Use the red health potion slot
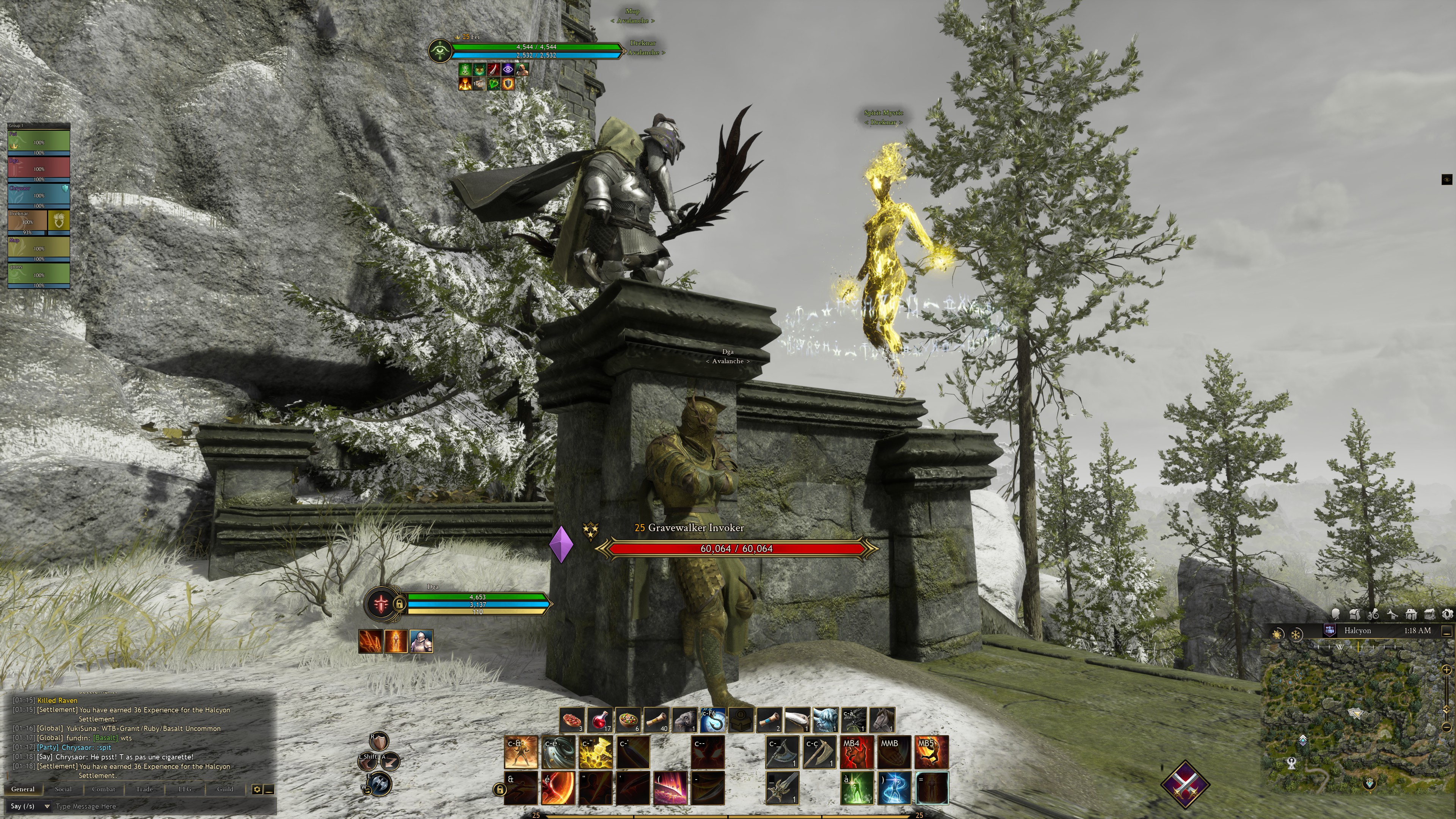 [x=600, y=720]
